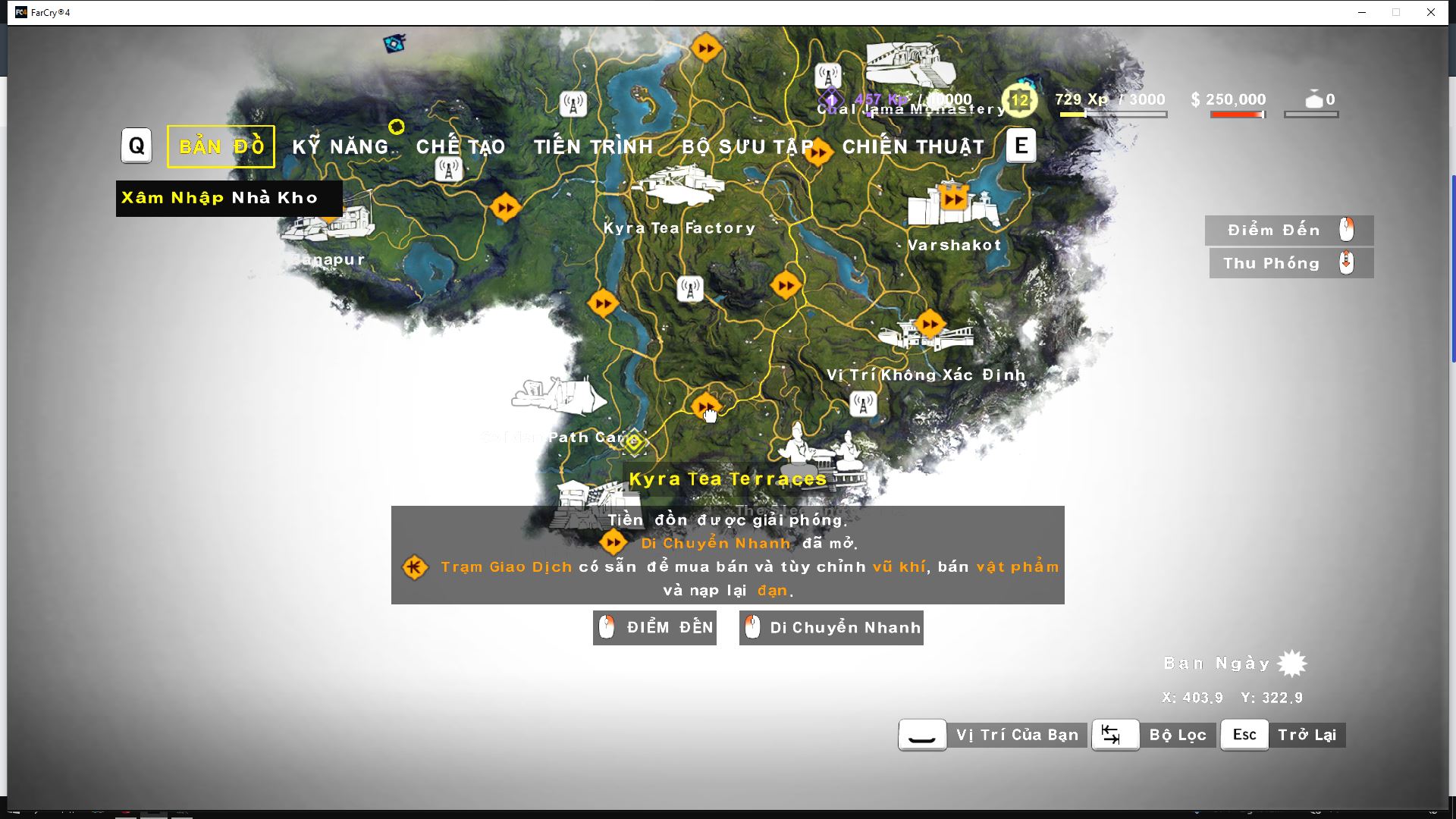Click the fast travel marker at the top of the map
This screenshot has width=1456, height=819.
(x=708, y=47)
